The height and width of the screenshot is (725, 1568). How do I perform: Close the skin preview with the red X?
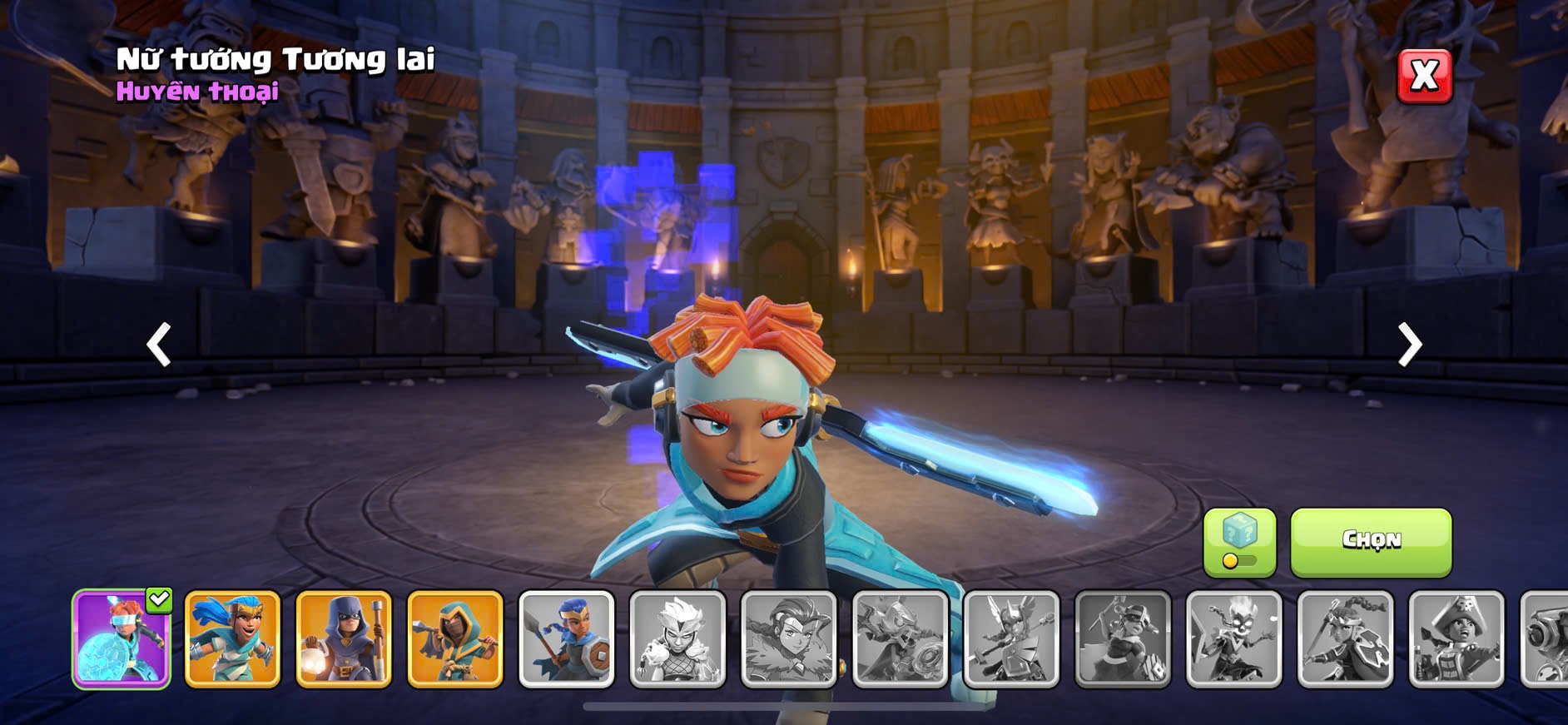click(1424, 76)
